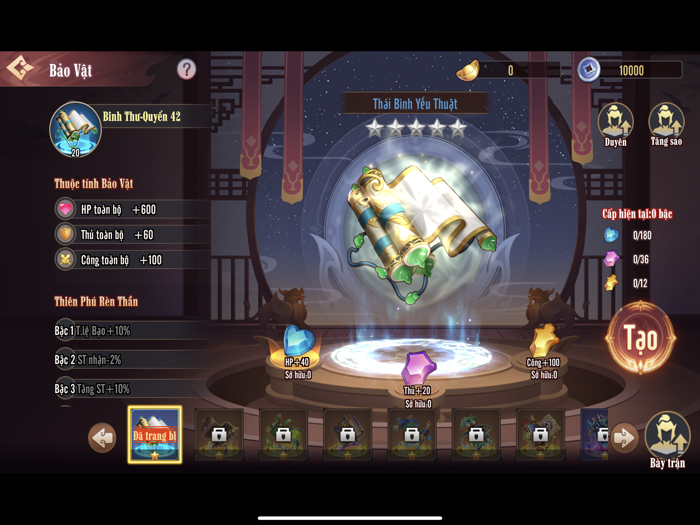Go back using the Bảo Vật arrow
Viewport: 700px width, 525px height.
(20, 69)
